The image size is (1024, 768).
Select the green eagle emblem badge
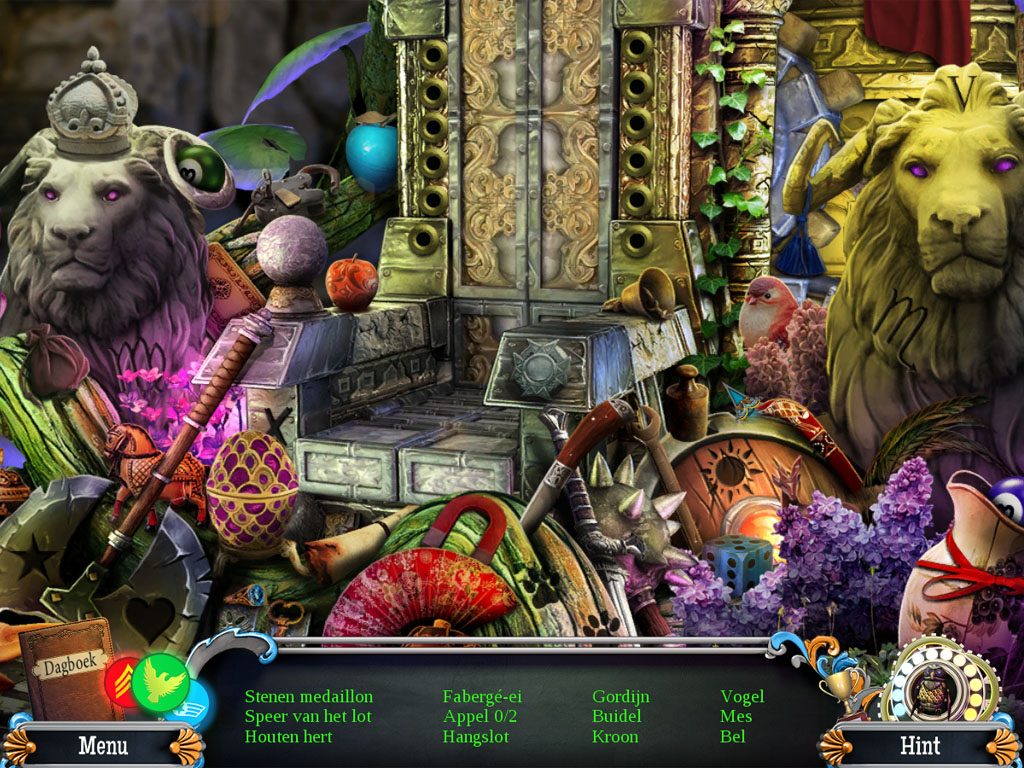(161, 681)
